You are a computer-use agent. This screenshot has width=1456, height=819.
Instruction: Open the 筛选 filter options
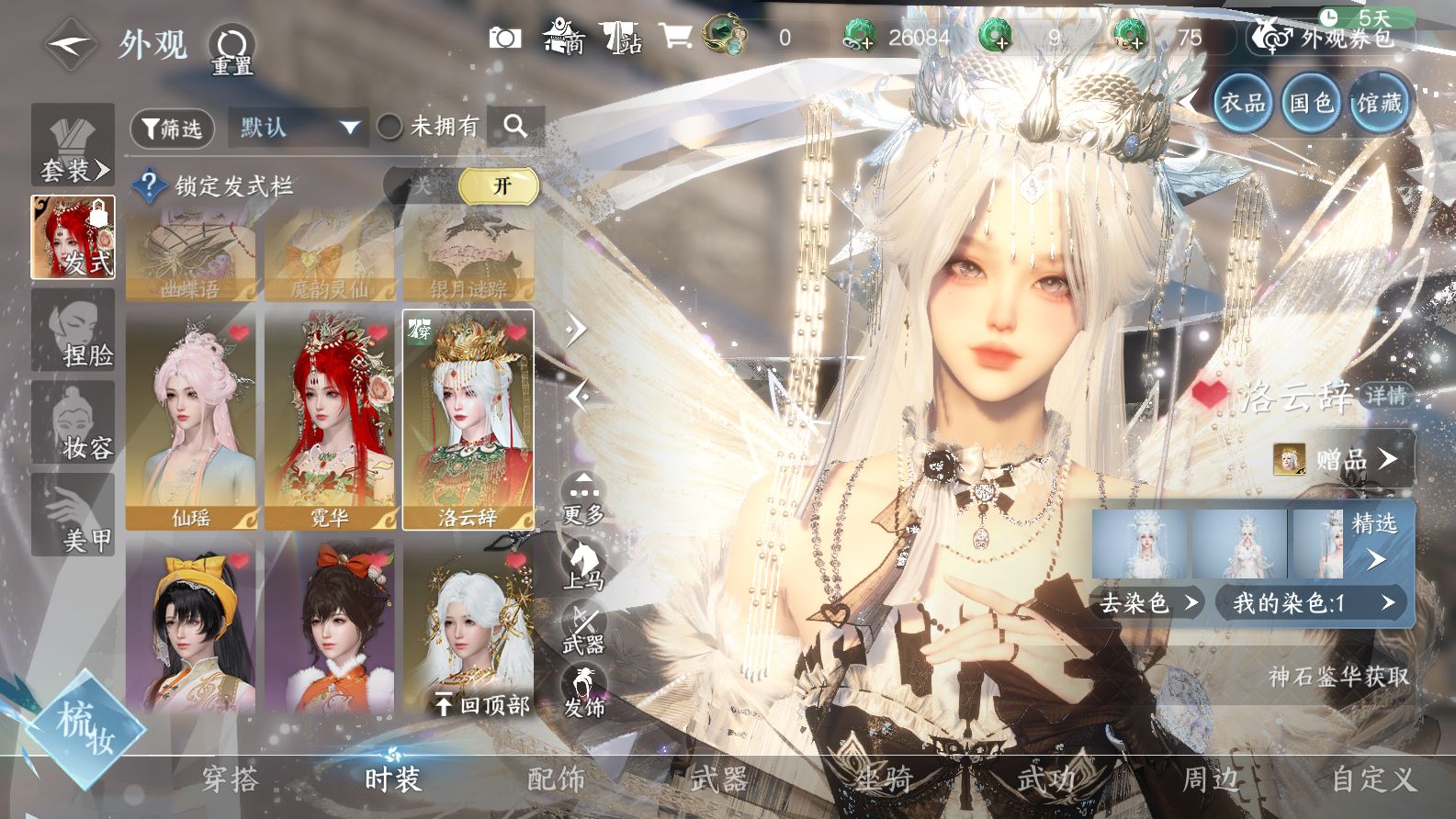click(172, 129)
